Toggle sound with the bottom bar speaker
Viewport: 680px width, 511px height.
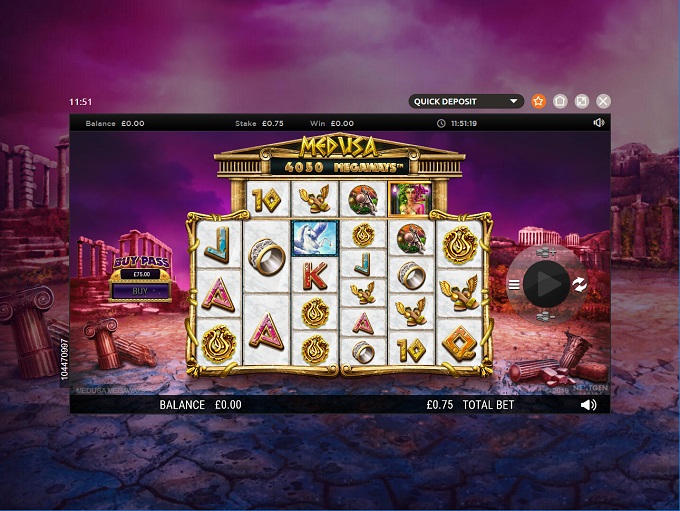coord(588,405)
